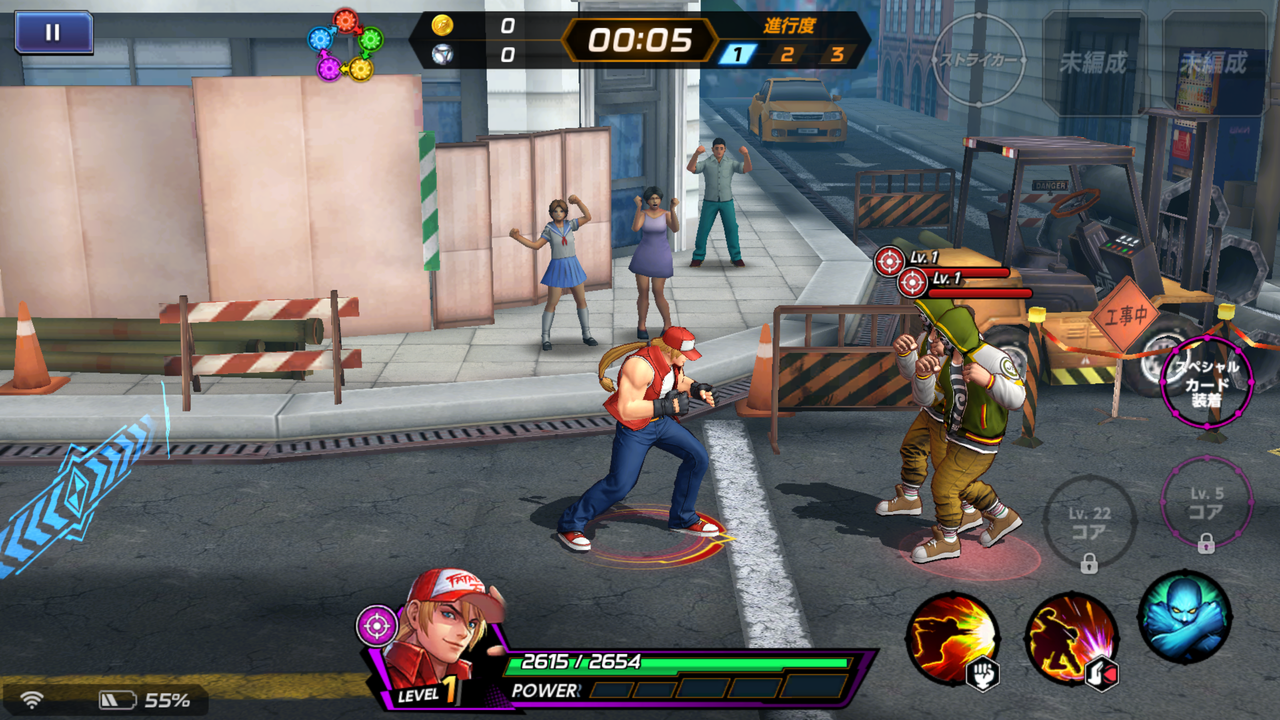
Task: Trigger the blue guard stance ability
Action: (x=1184, y=617)
